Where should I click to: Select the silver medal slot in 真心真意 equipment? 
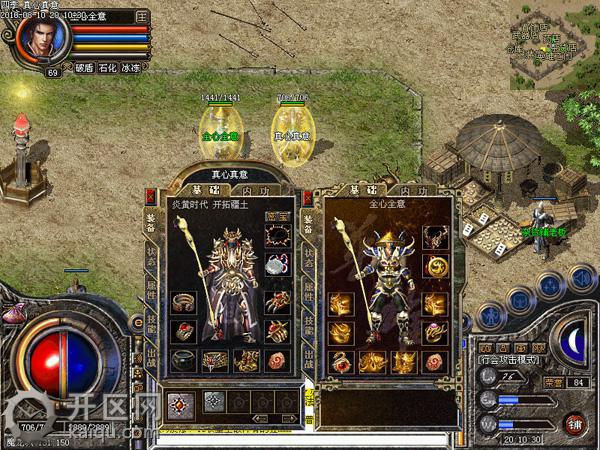(x=277, y=267)
